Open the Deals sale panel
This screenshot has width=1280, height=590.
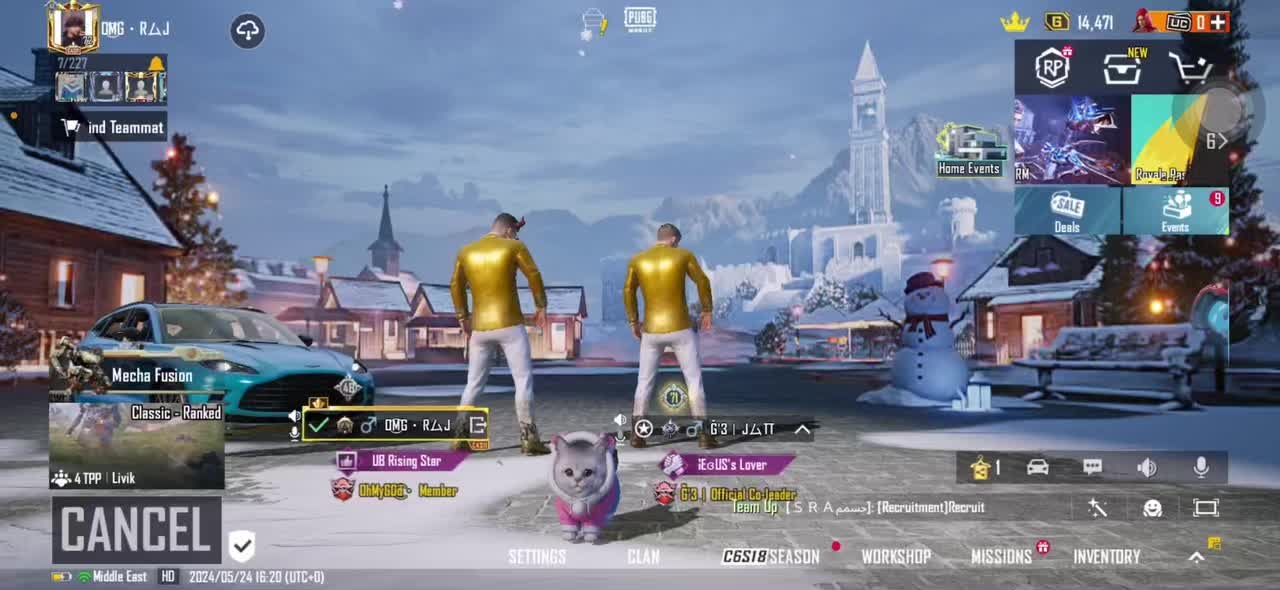coord(1067,211)
